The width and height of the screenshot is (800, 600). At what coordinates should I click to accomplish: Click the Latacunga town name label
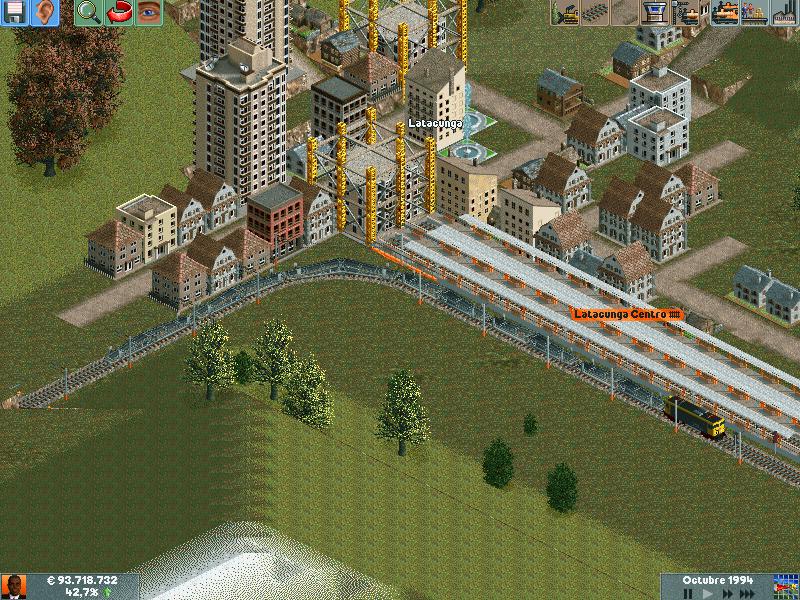[x=435, y=123]
